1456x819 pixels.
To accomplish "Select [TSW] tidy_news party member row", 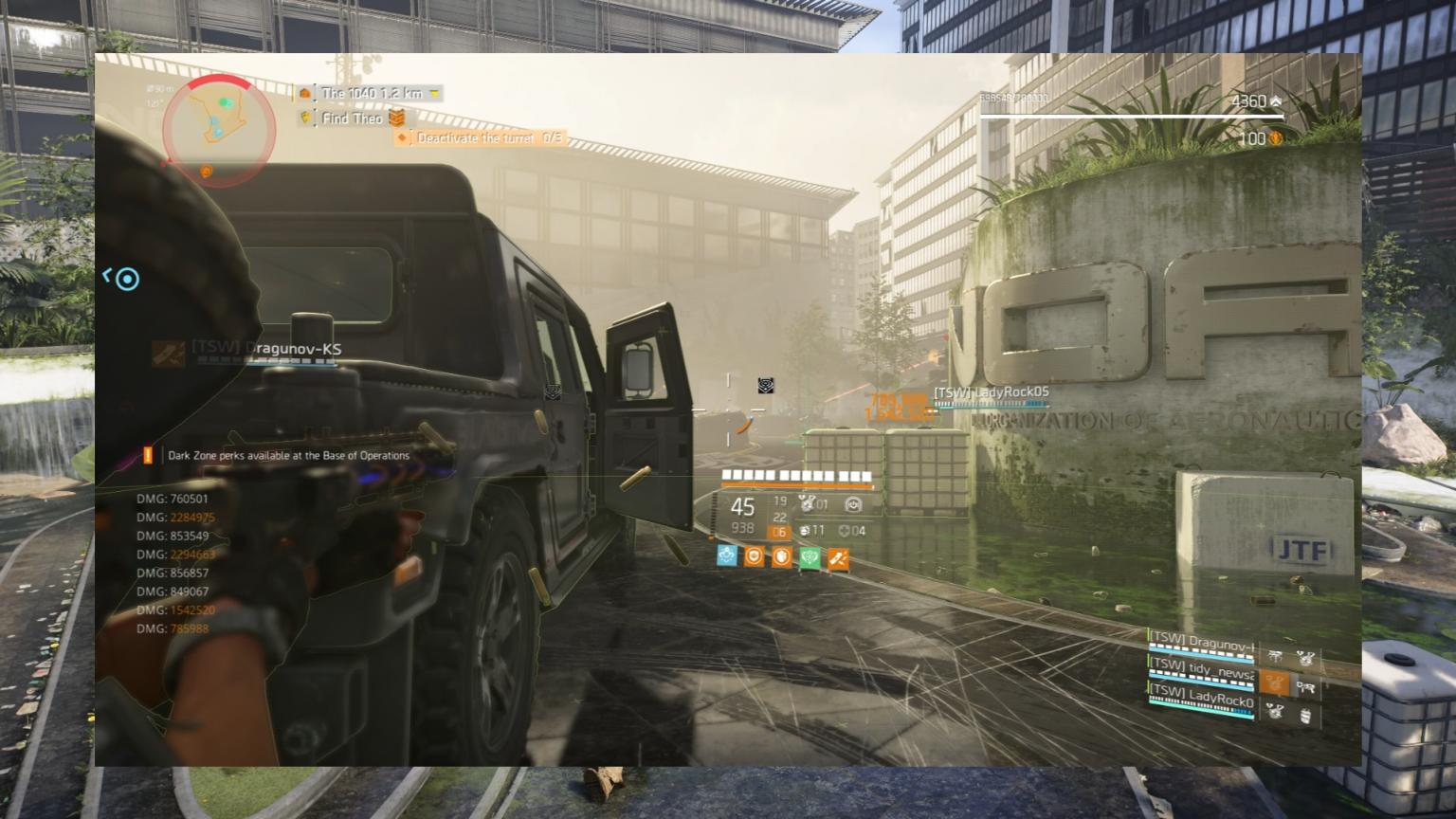I will coord(1201,672).
